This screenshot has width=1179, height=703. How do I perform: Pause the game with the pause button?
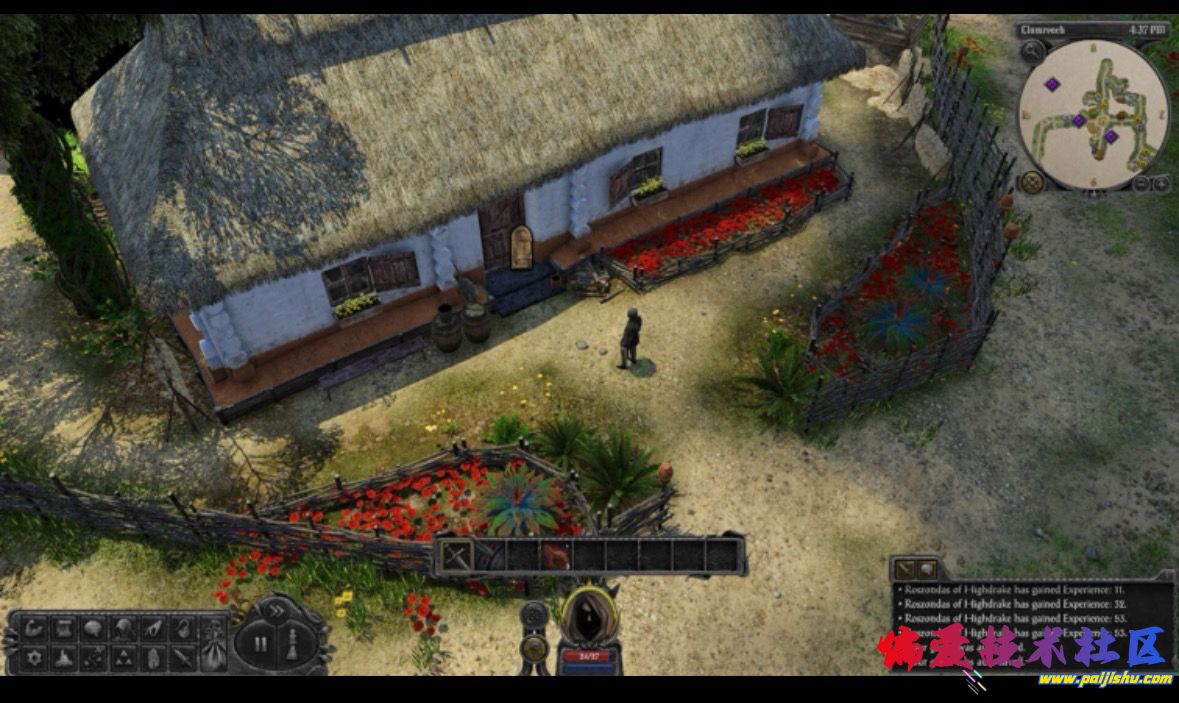tap(260, 644)
